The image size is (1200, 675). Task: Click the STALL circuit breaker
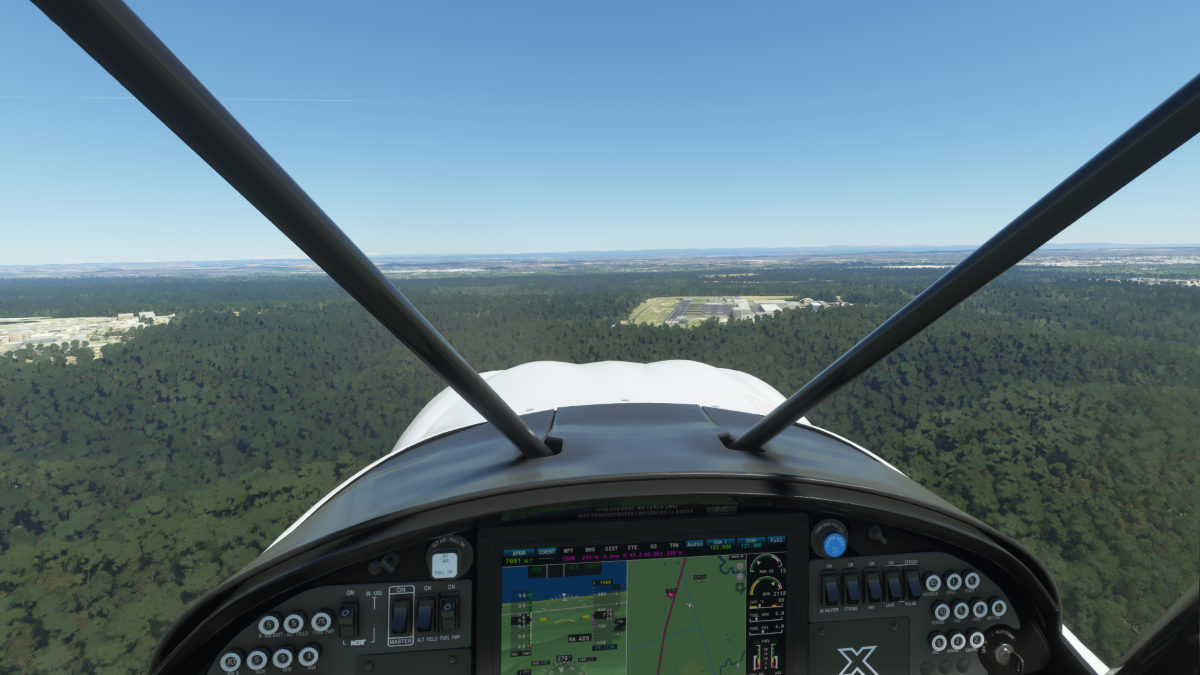tap(952, 581)
